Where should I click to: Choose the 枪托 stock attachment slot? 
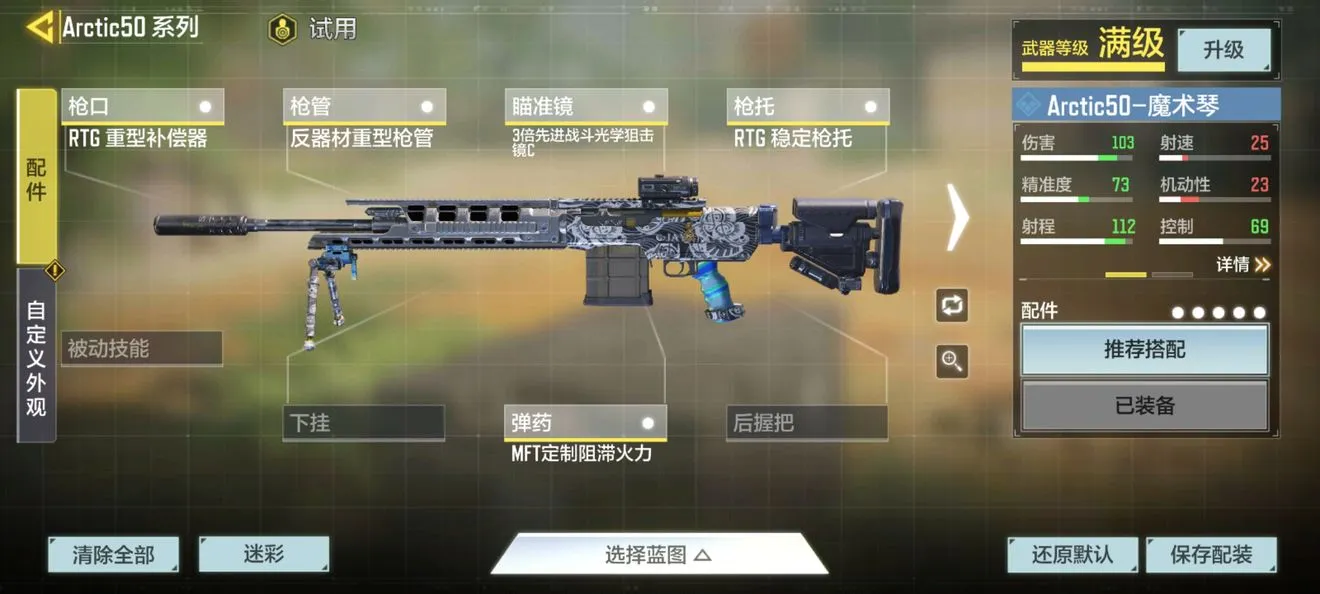click(x=808, y=107)
